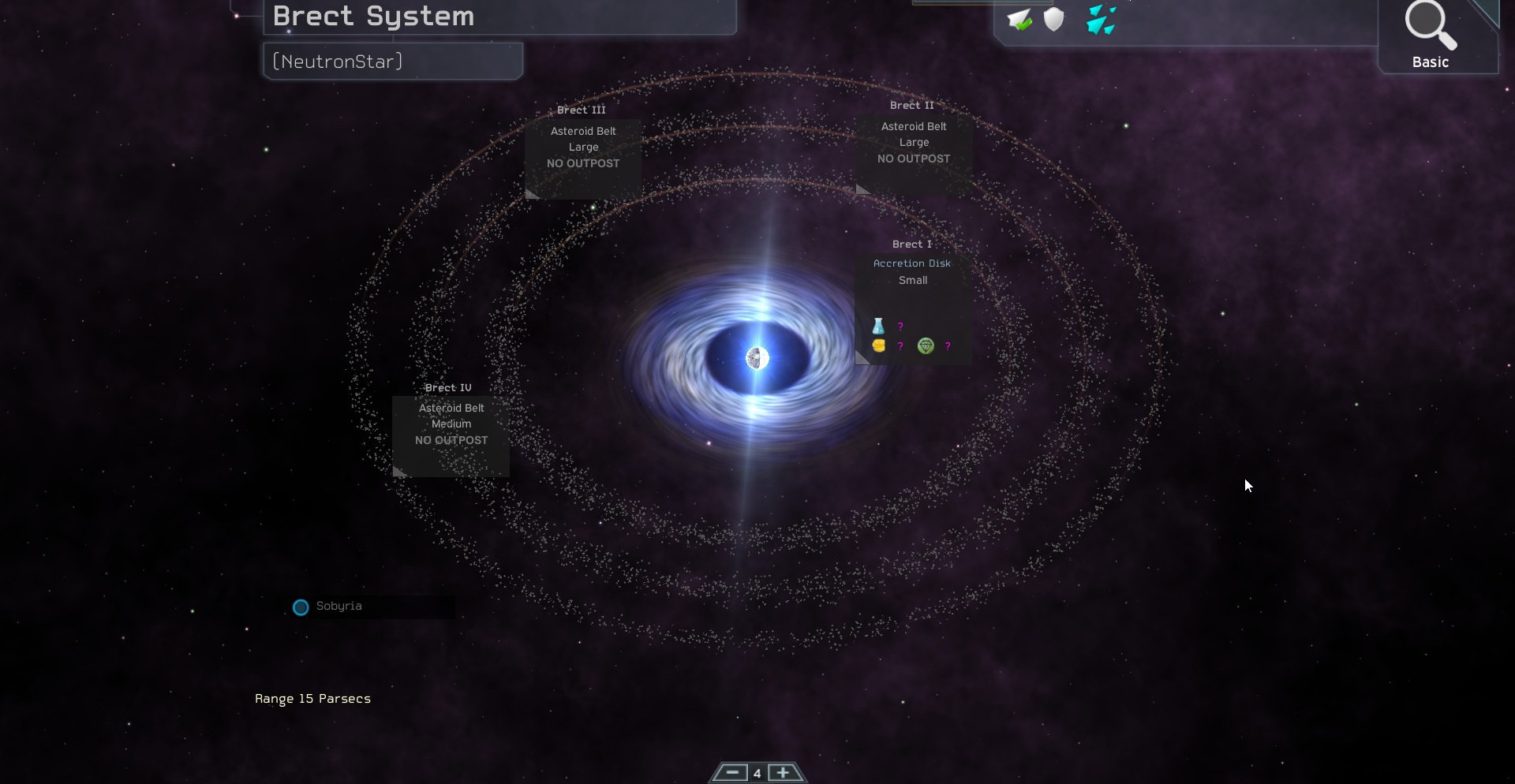Open the Brect II asteroid belt panel

(x=914, y=150)
